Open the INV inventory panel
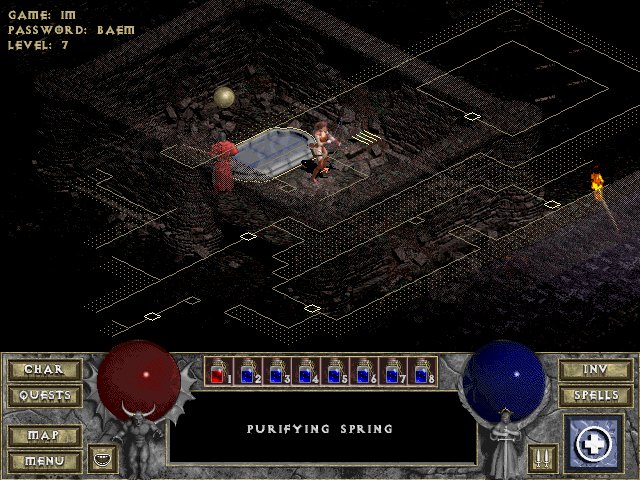The image size is (640, 480). tap(595, 370)
